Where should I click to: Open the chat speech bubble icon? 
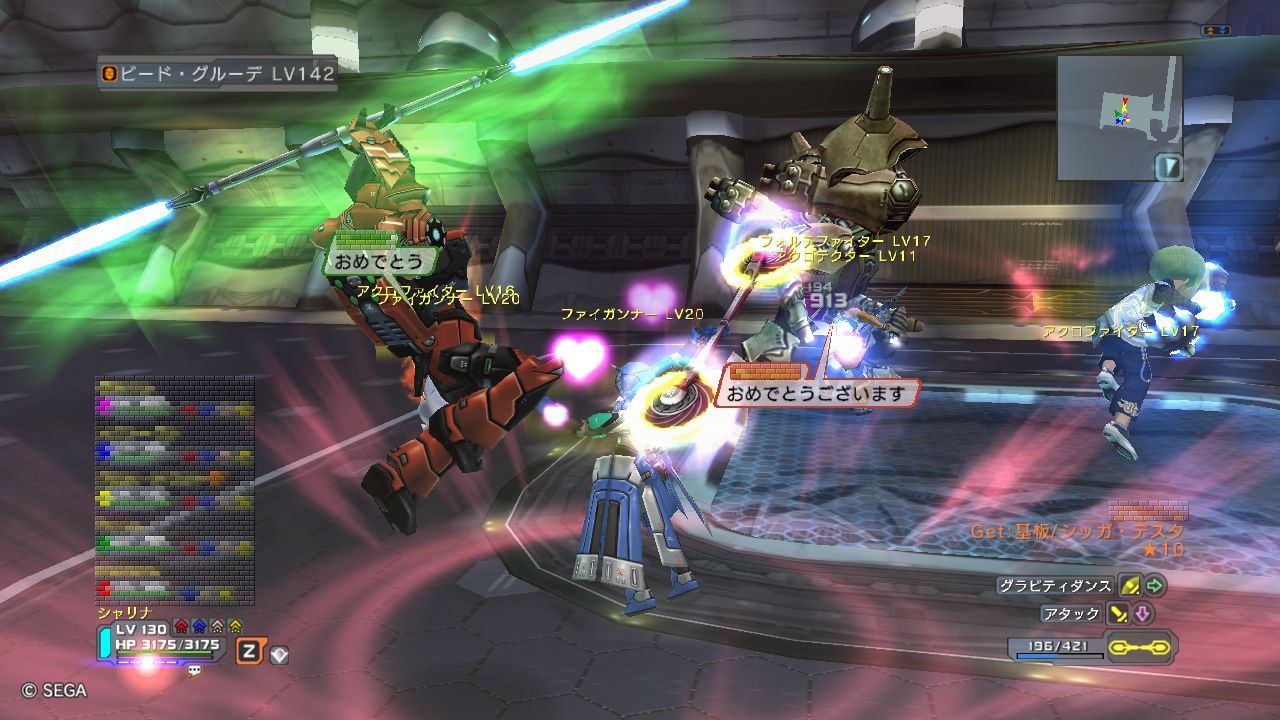(x=194, y=671)
